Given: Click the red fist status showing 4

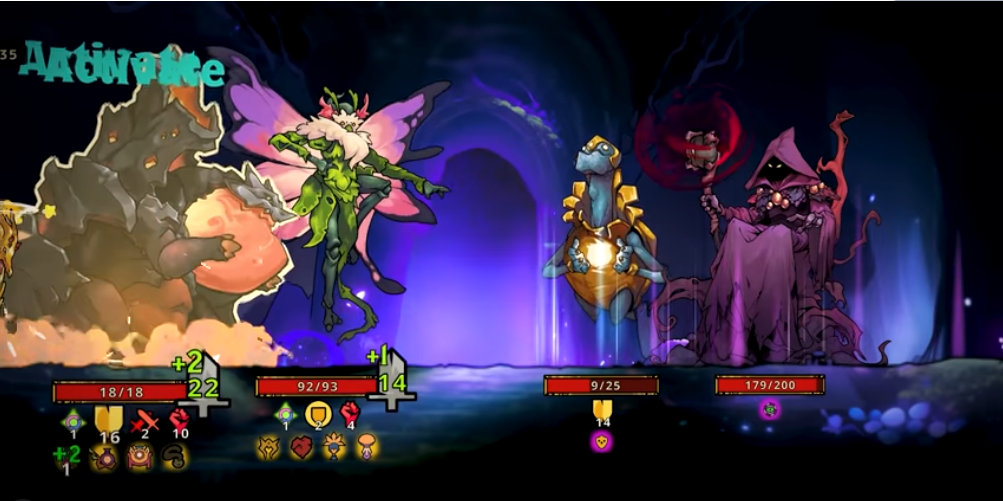Looking at the screenshot, I should [350, 413].
